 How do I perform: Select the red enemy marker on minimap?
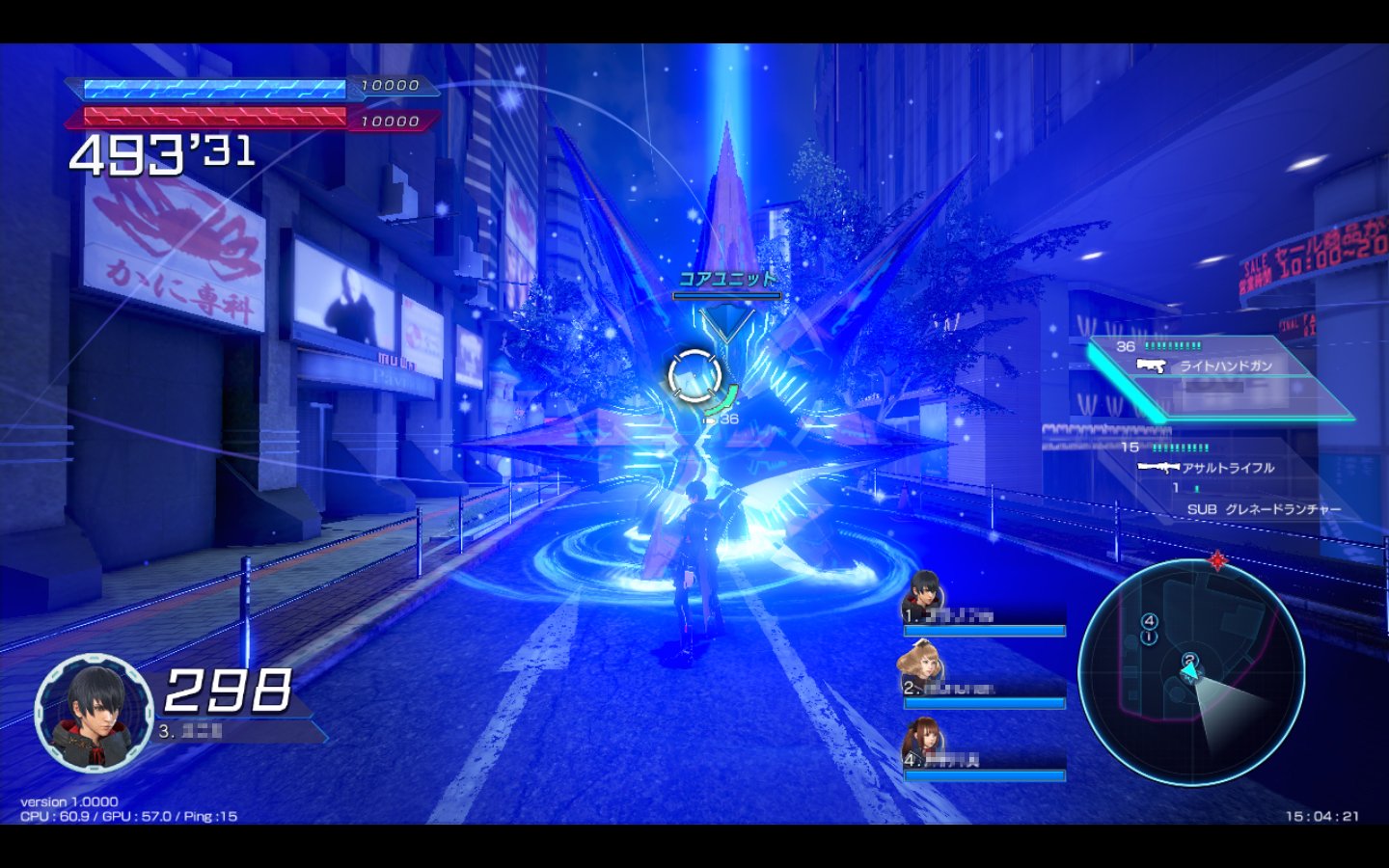[x=1217, y=560]
